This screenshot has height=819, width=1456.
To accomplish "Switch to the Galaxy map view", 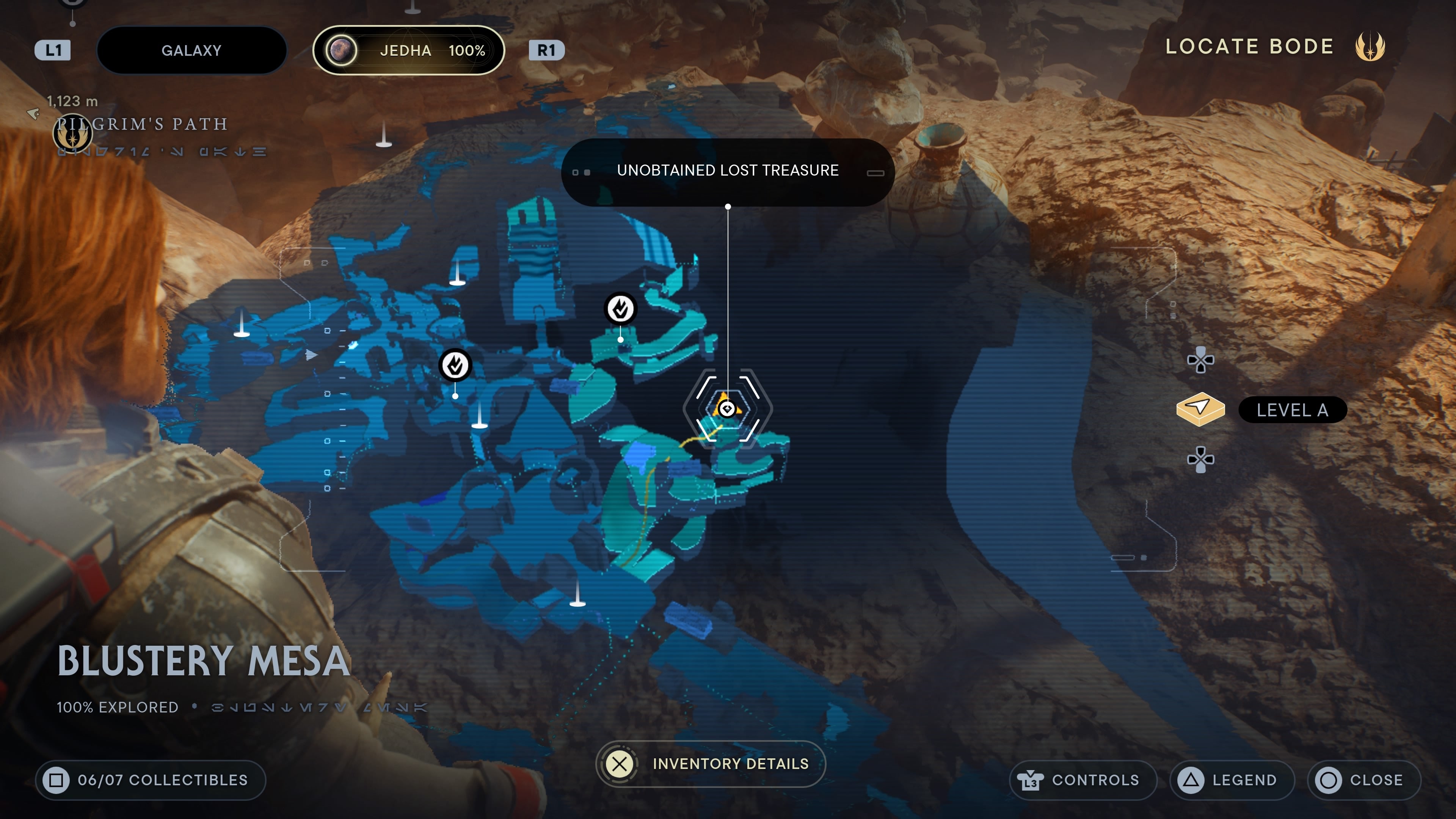I will (191, 50).
